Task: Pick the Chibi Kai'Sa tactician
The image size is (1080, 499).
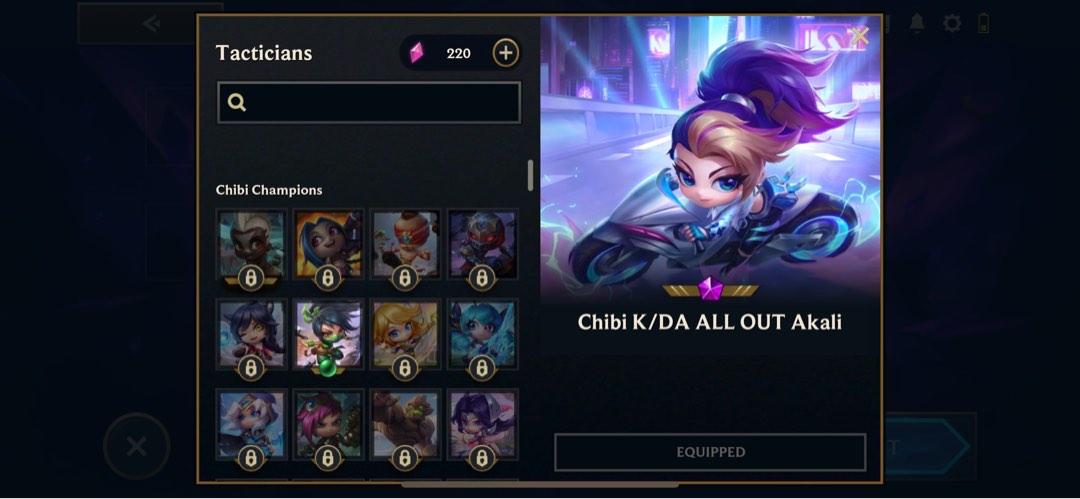Action: (x=482, y=424)
